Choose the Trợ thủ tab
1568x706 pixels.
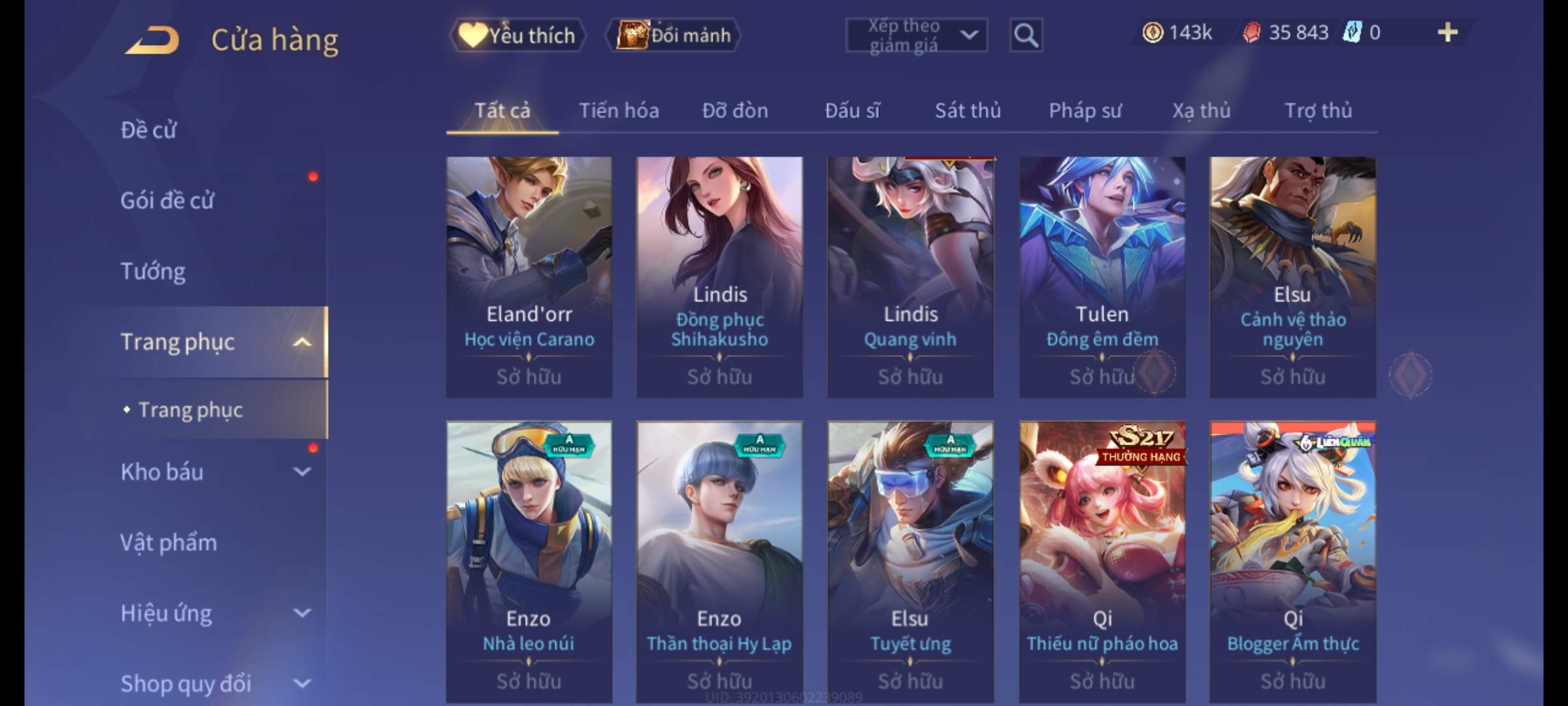1318,110
